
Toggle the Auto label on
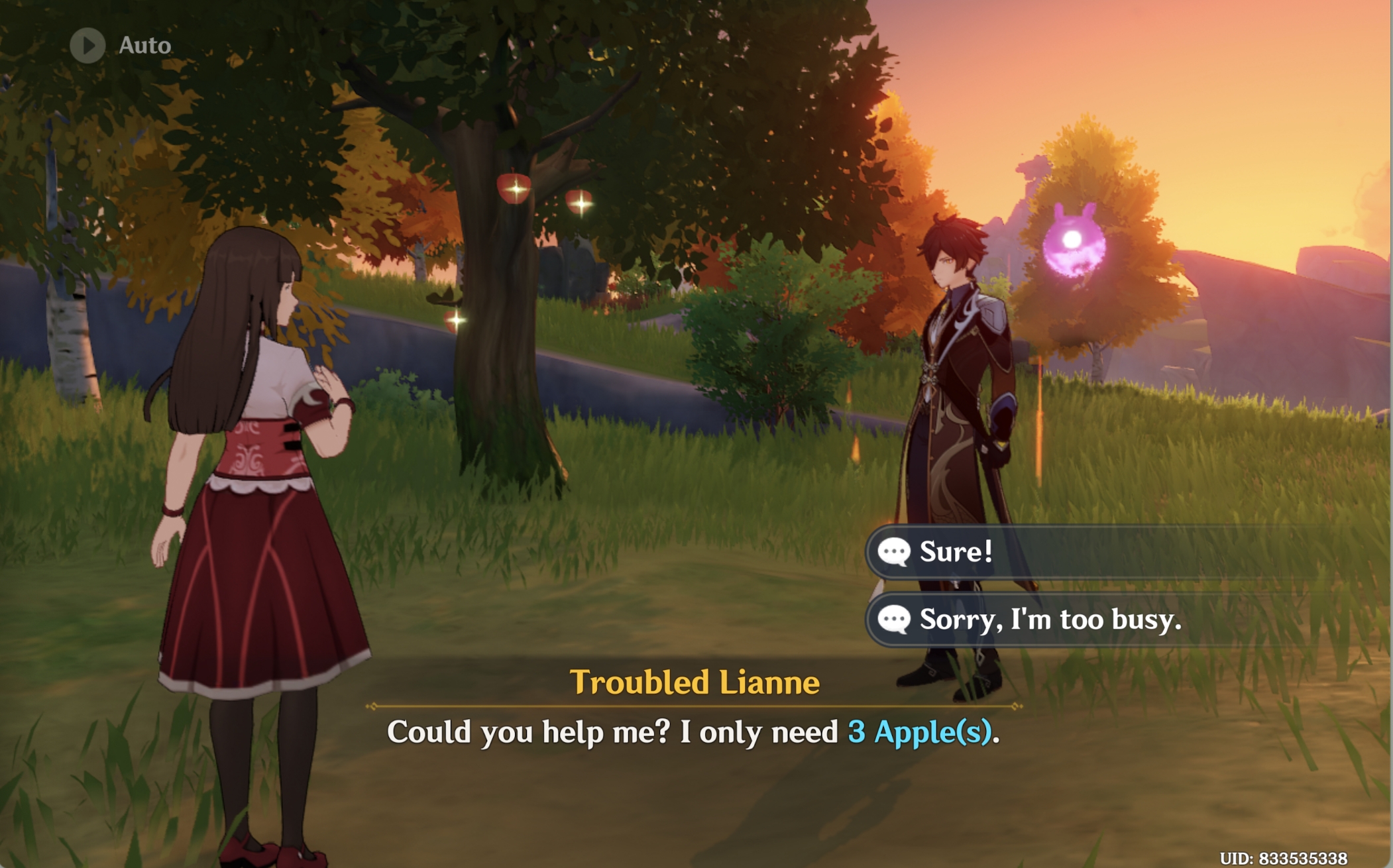point(146,45)
